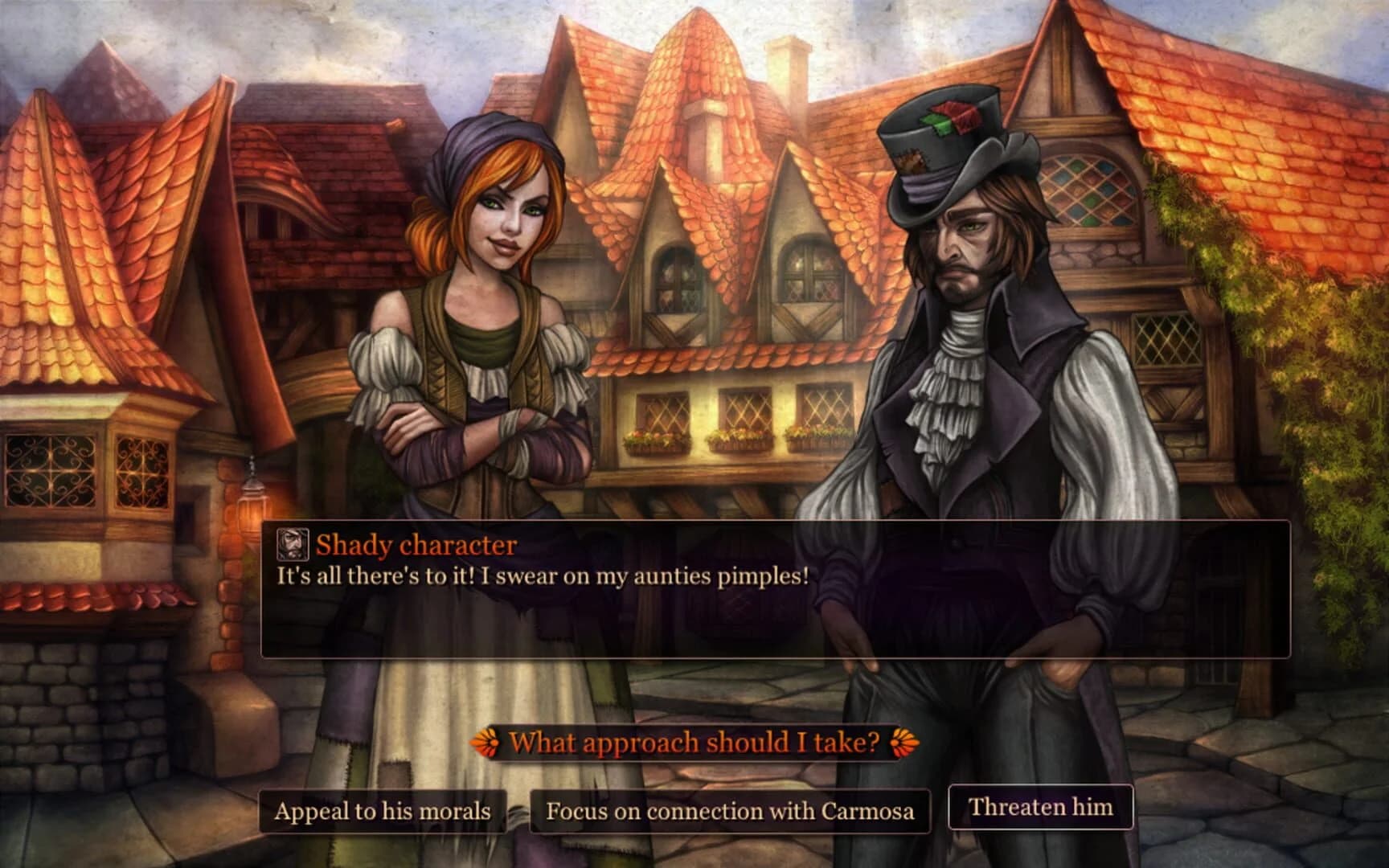Select the highlighted Threaten him option

(1042, 808)
